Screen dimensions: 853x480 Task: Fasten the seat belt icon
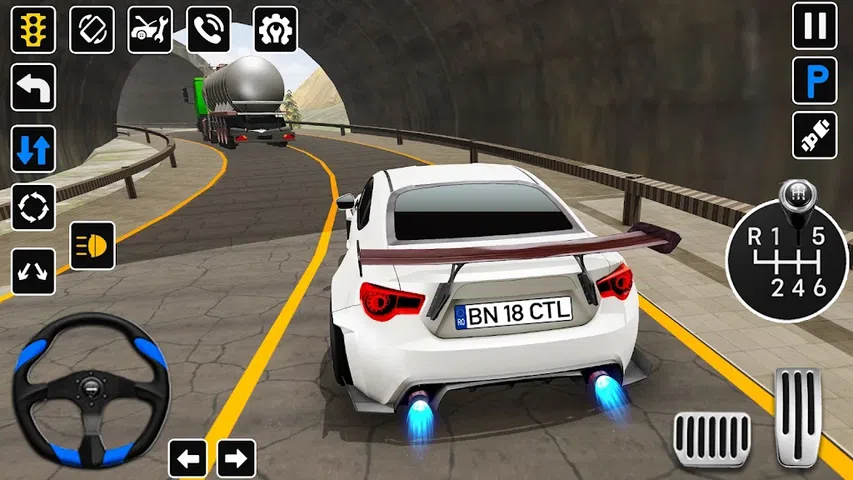815,135
